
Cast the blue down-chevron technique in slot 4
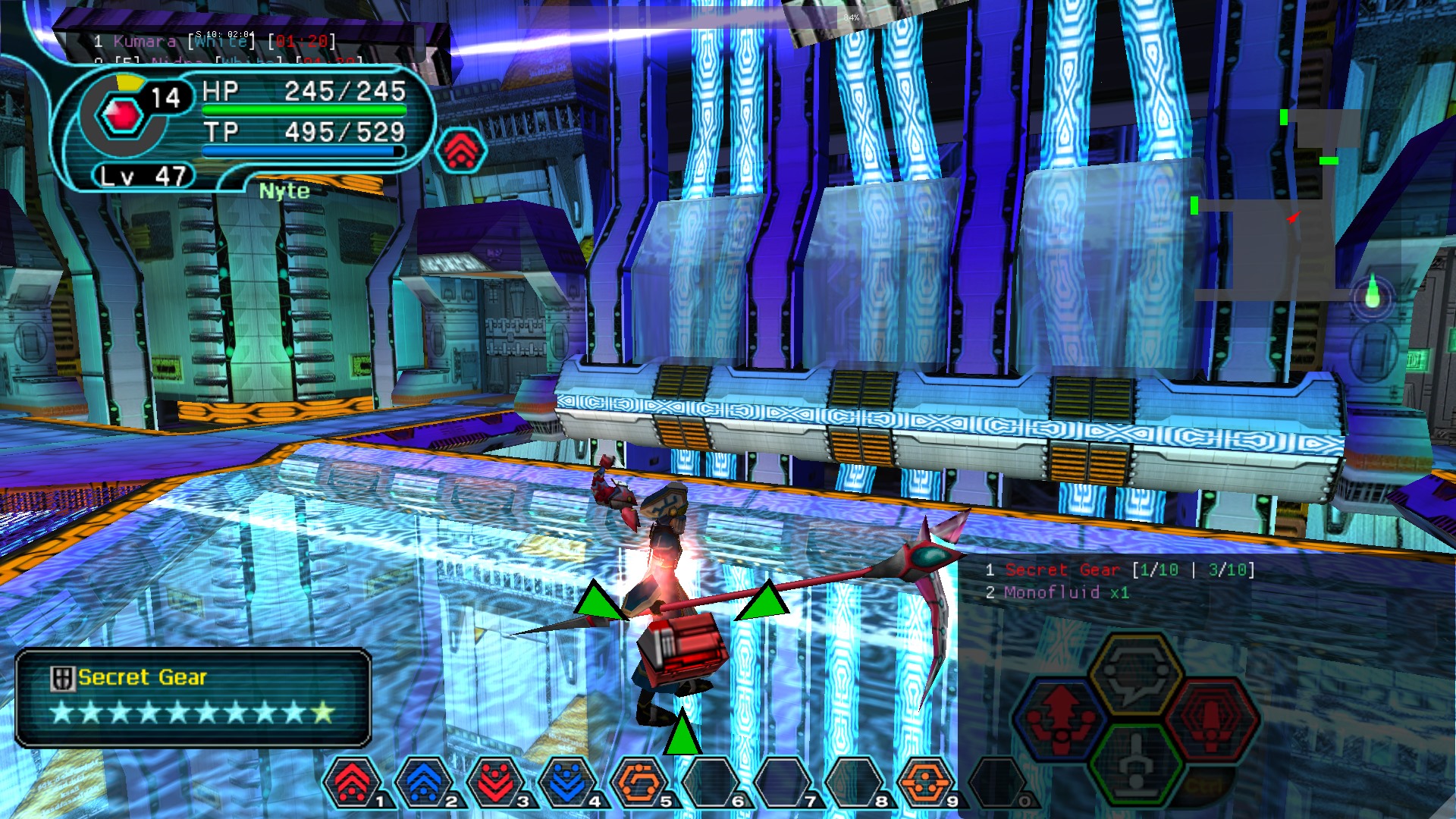tap(567, 782)
